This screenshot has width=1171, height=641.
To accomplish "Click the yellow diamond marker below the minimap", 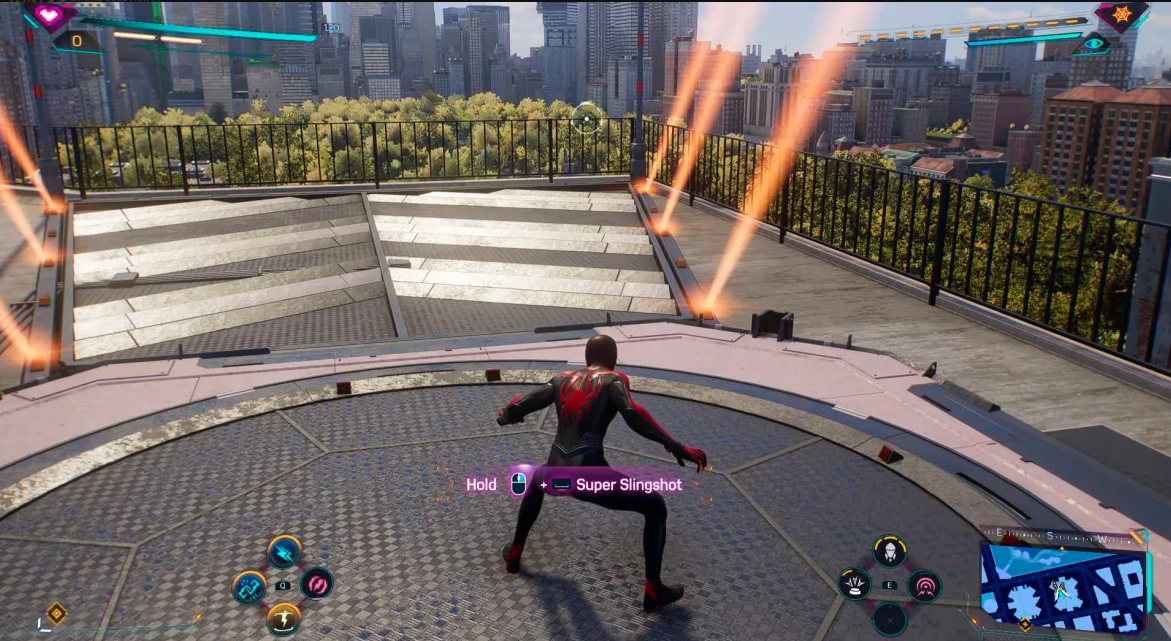I will (x=1024, y=625).
